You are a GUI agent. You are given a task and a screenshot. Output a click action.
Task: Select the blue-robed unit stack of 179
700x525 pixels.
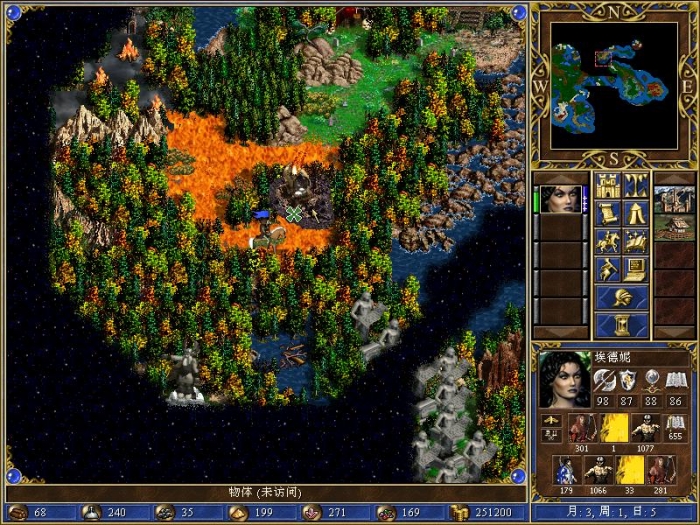coord(567,470)
